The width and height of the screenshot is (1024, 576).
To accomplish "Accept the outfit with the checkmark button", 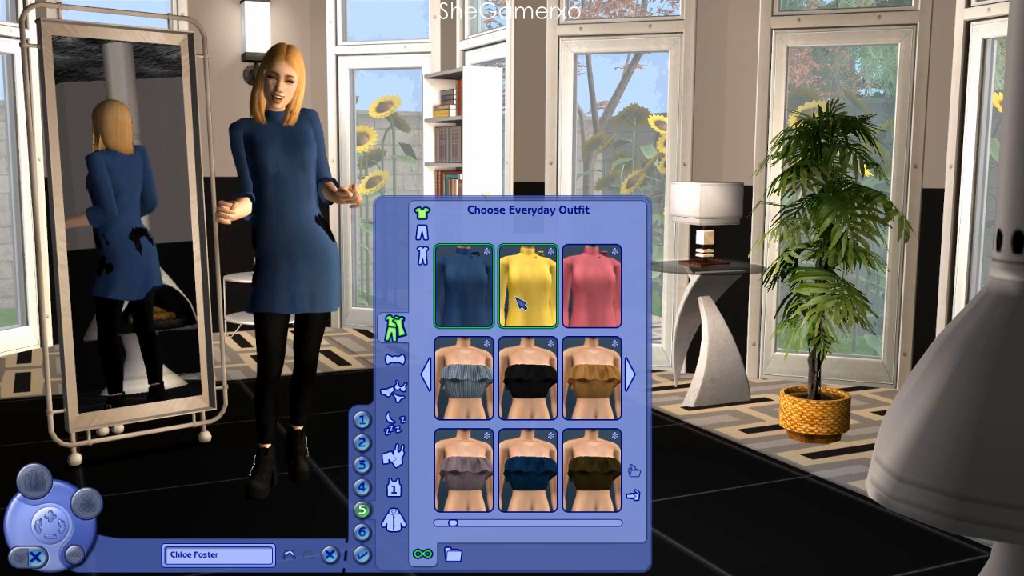I will 362,553.
